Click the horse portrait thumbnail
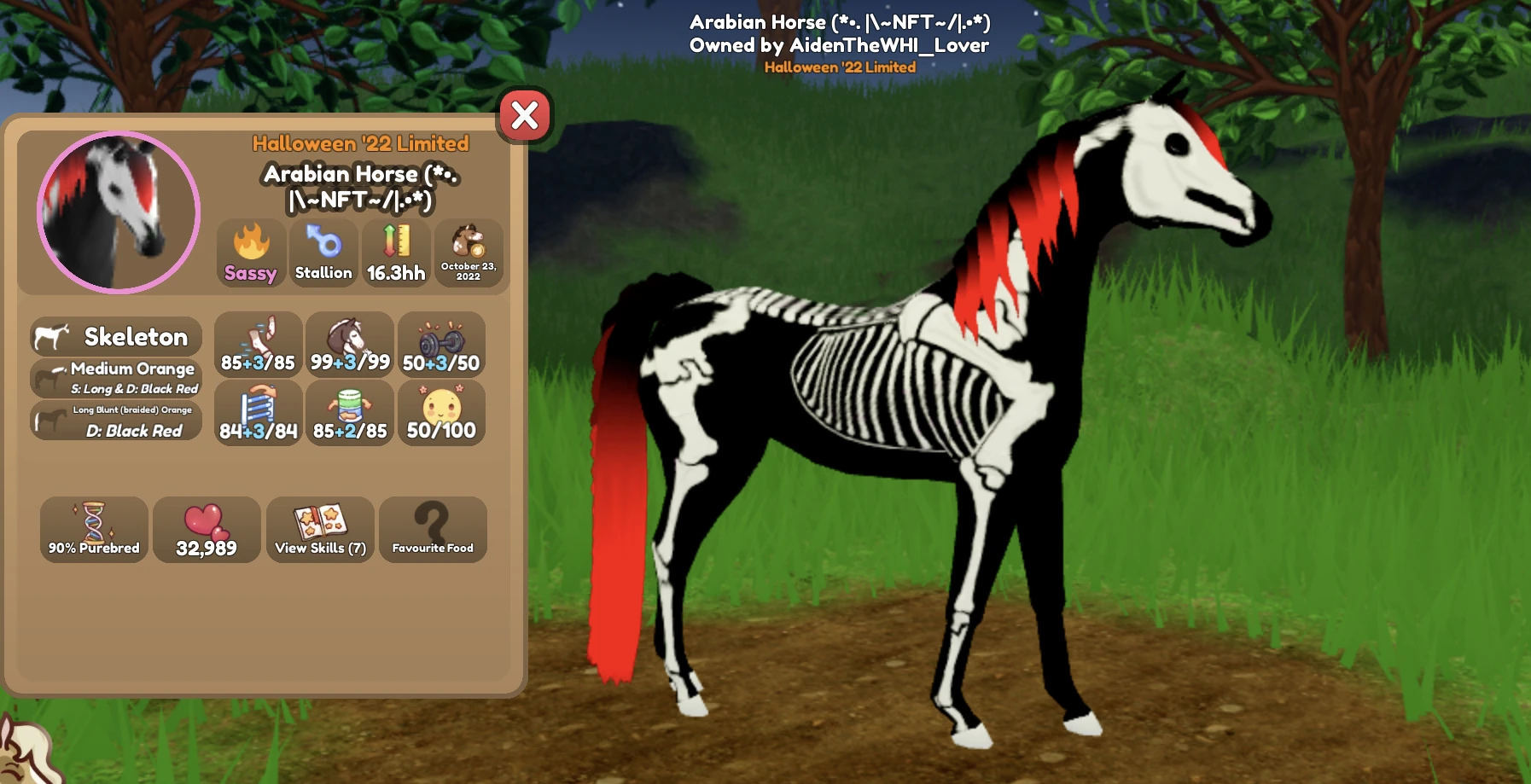Image resolution: width=1531 pixels, height=784 pixels. [117, 212]
